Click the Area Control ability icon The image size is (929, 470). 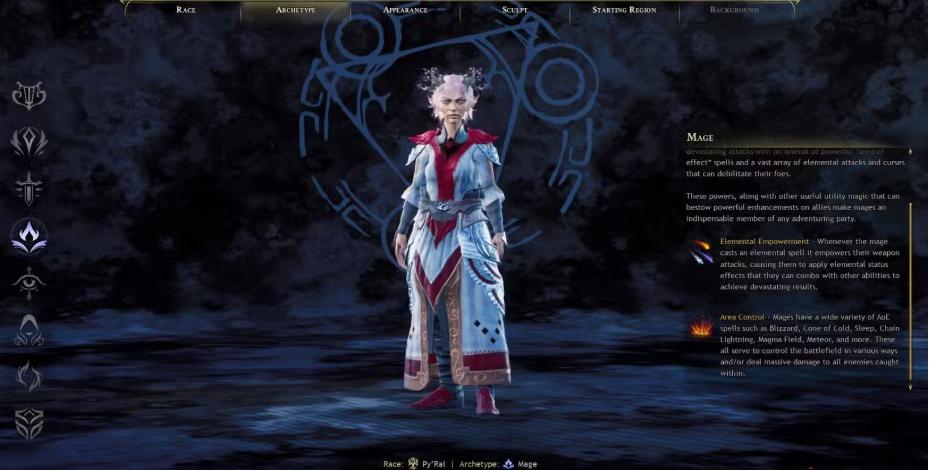point(700,327)
